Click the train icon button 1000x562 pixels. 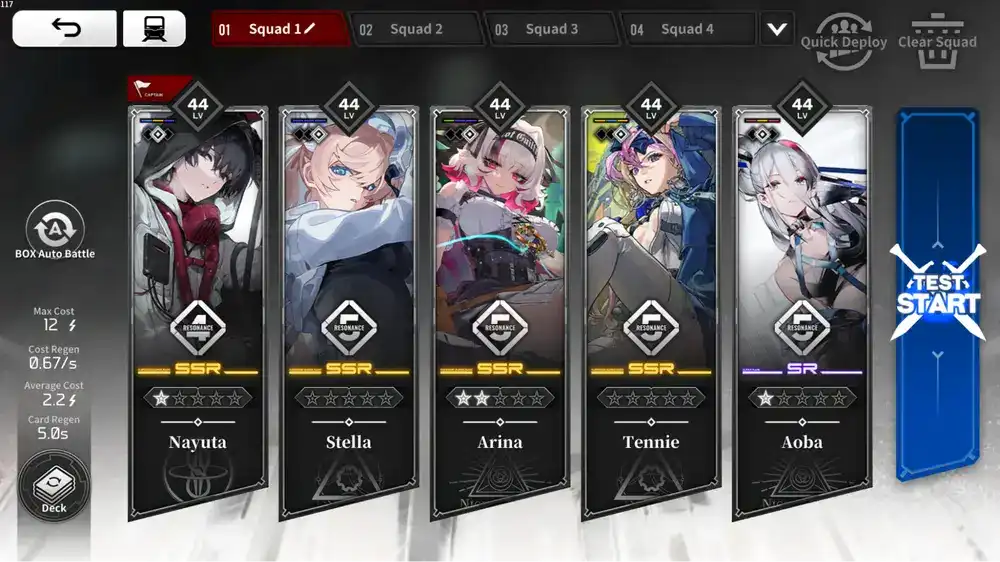154,29
